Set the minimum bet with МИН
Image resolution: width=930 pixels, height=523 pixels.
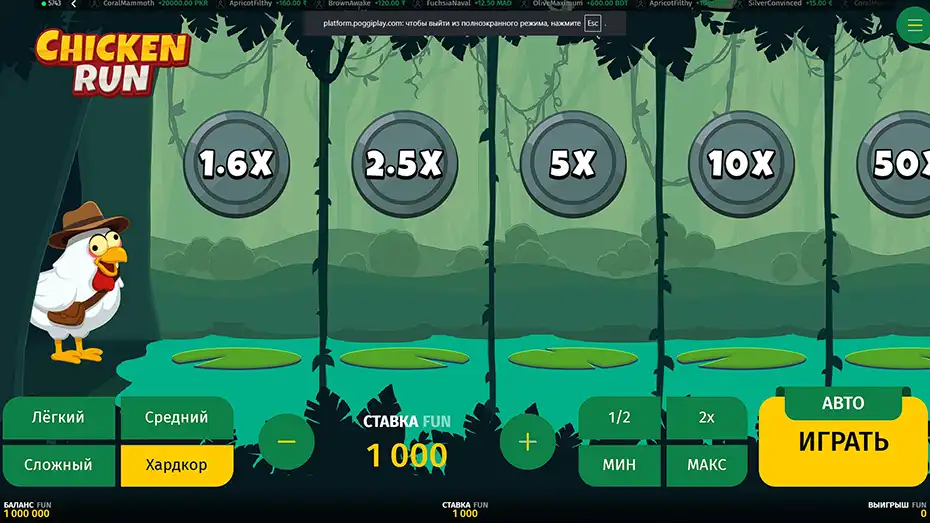coord(619,465)
